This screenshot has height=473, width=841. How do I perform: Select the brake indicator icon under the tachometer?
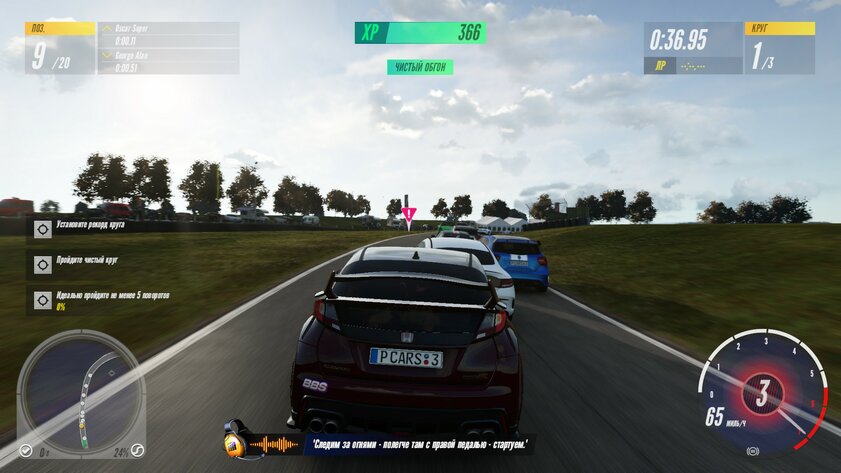coord(752,452)
